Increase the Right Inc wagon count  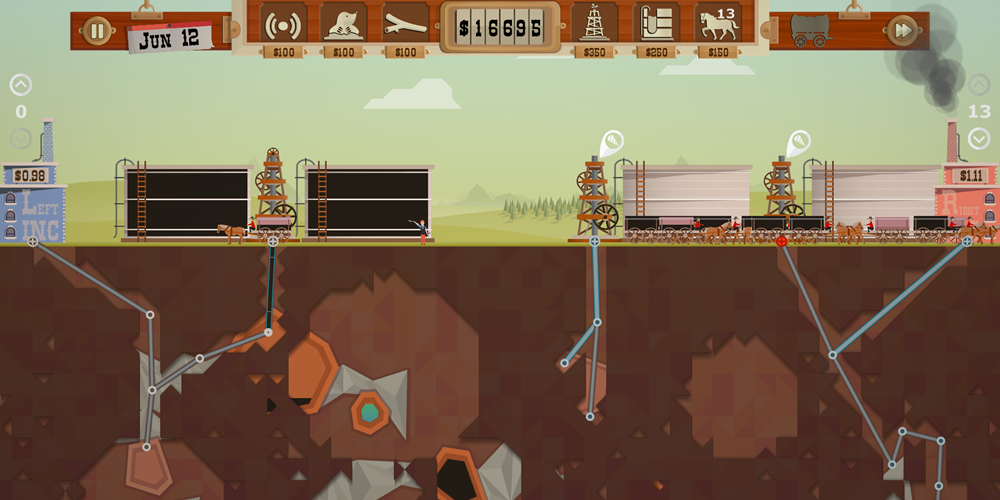point(979,85)
